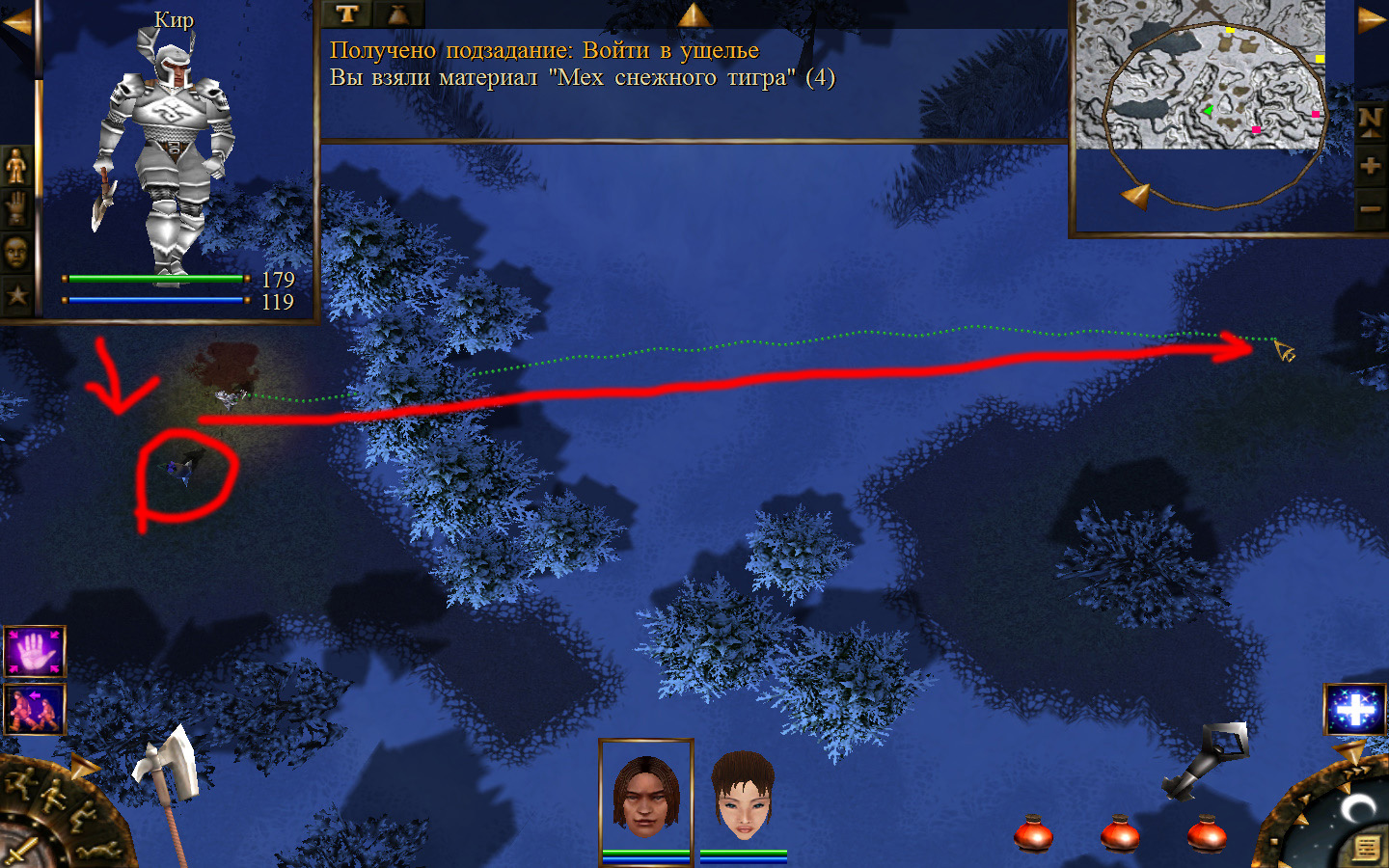Toggle the minimap's N north-orientation button
The height and width of the screenshot is (868, 1389).
(1370, 122)
